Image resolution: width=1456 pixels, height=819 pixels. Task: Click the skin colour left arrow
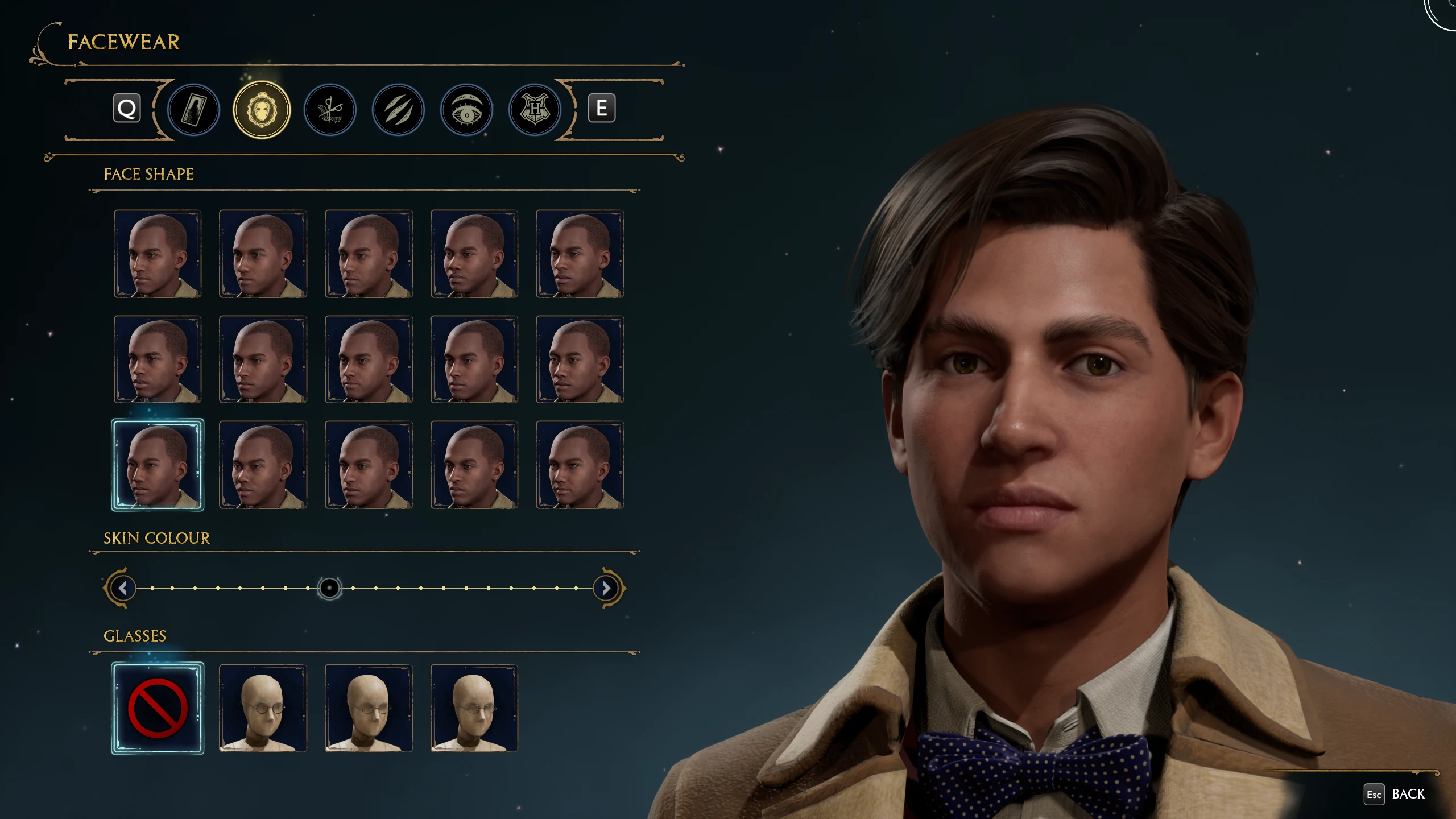click(123, 588)
